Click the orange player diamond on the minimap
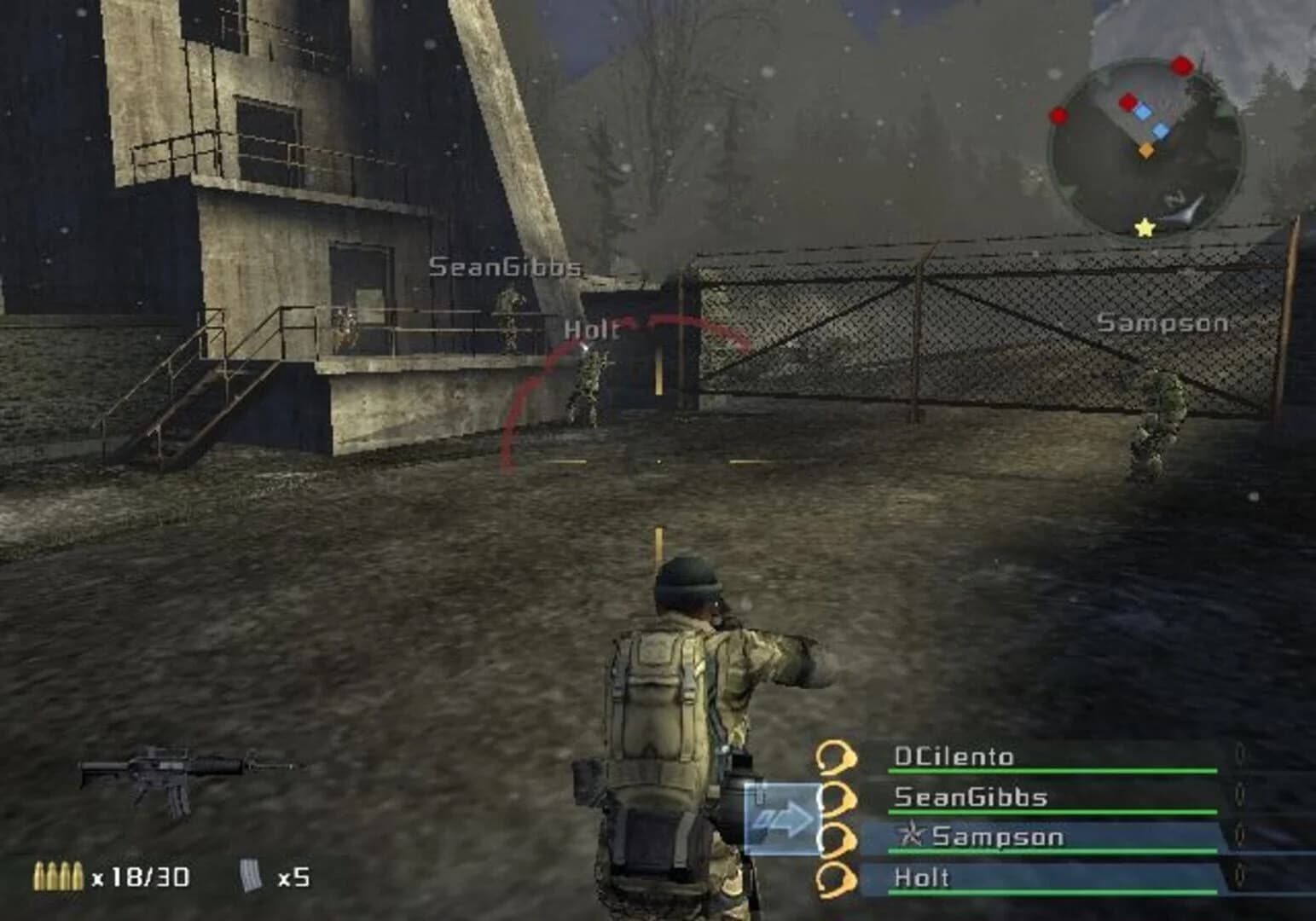The width and height of the screenshot is (1316, 921). (x=1145, y=151)
